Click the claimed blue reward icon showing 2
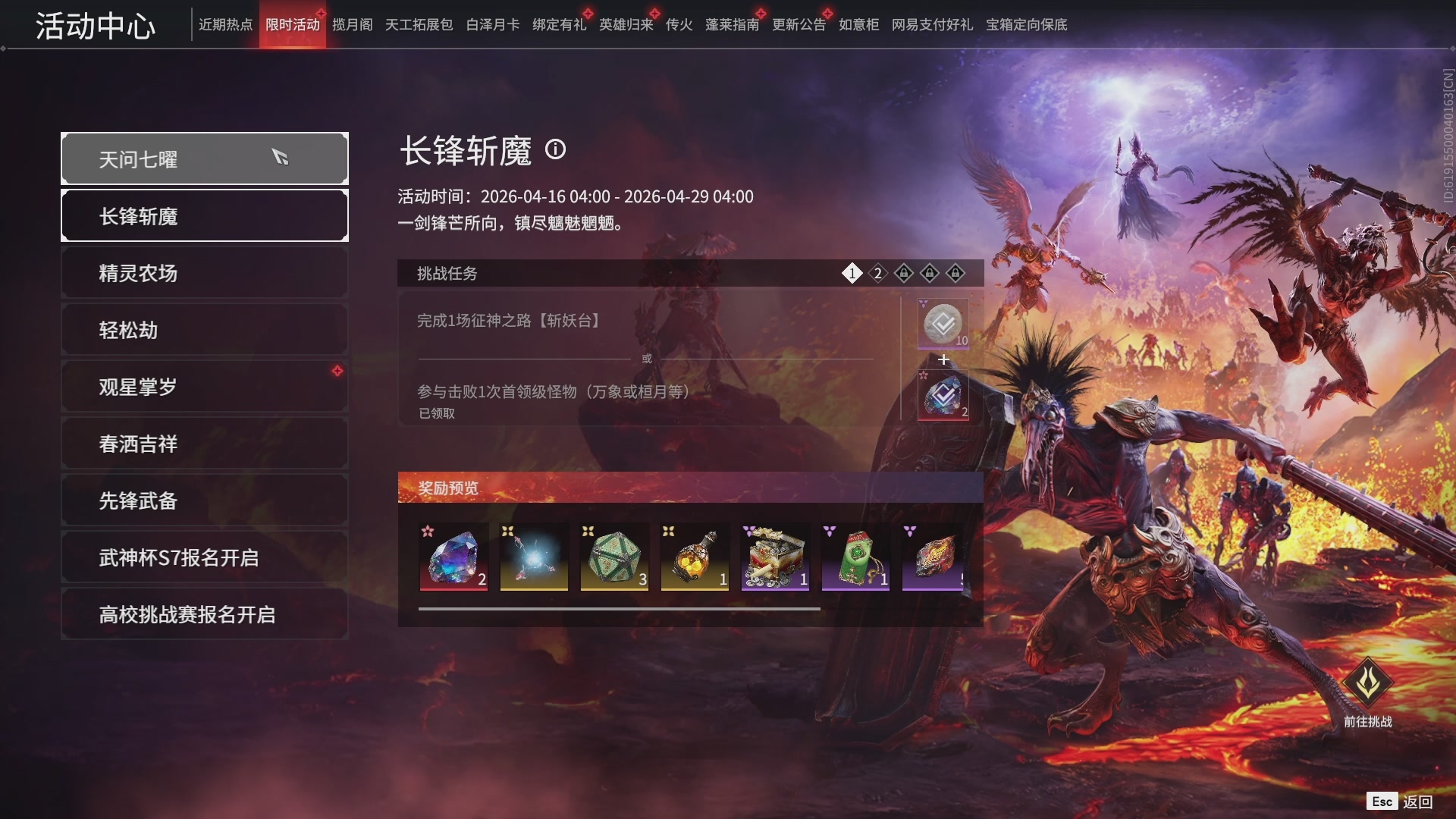Screen dimensions: 1456x819 coord(942,394)
